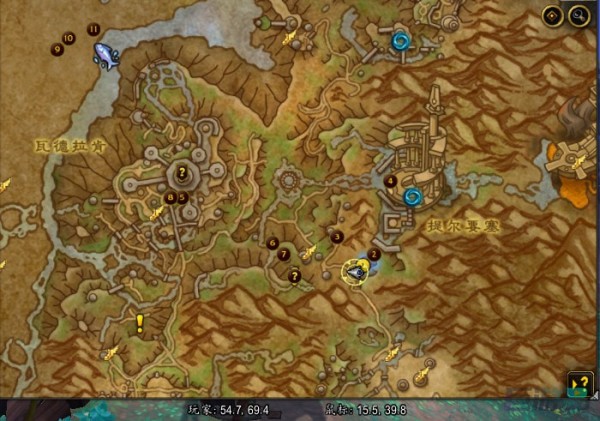Select the numbered quest marker 9
This screenshot has height=421, width=600.
tap(57, 48)
